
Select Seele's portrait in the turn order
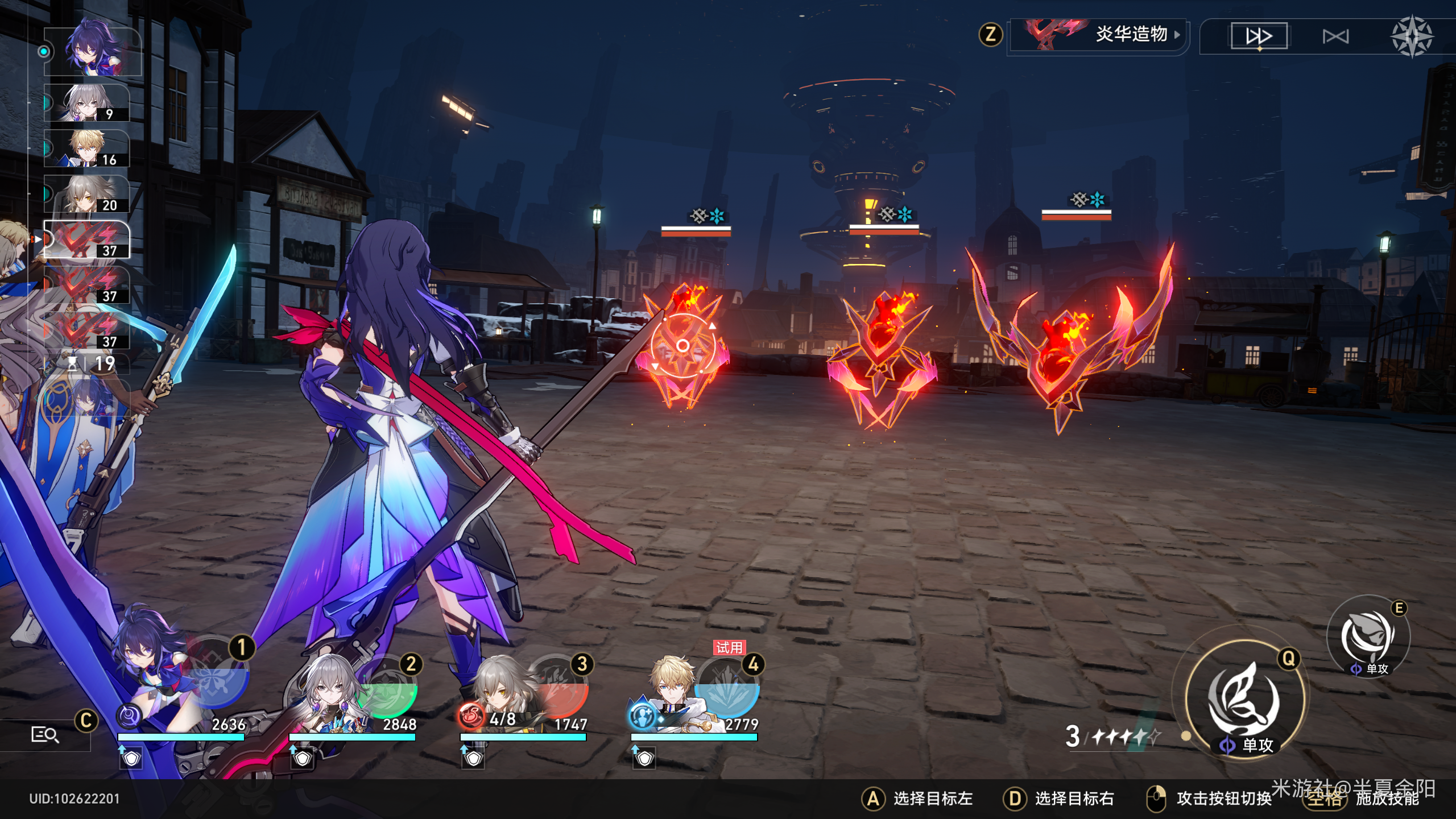(x=92, y=51)
